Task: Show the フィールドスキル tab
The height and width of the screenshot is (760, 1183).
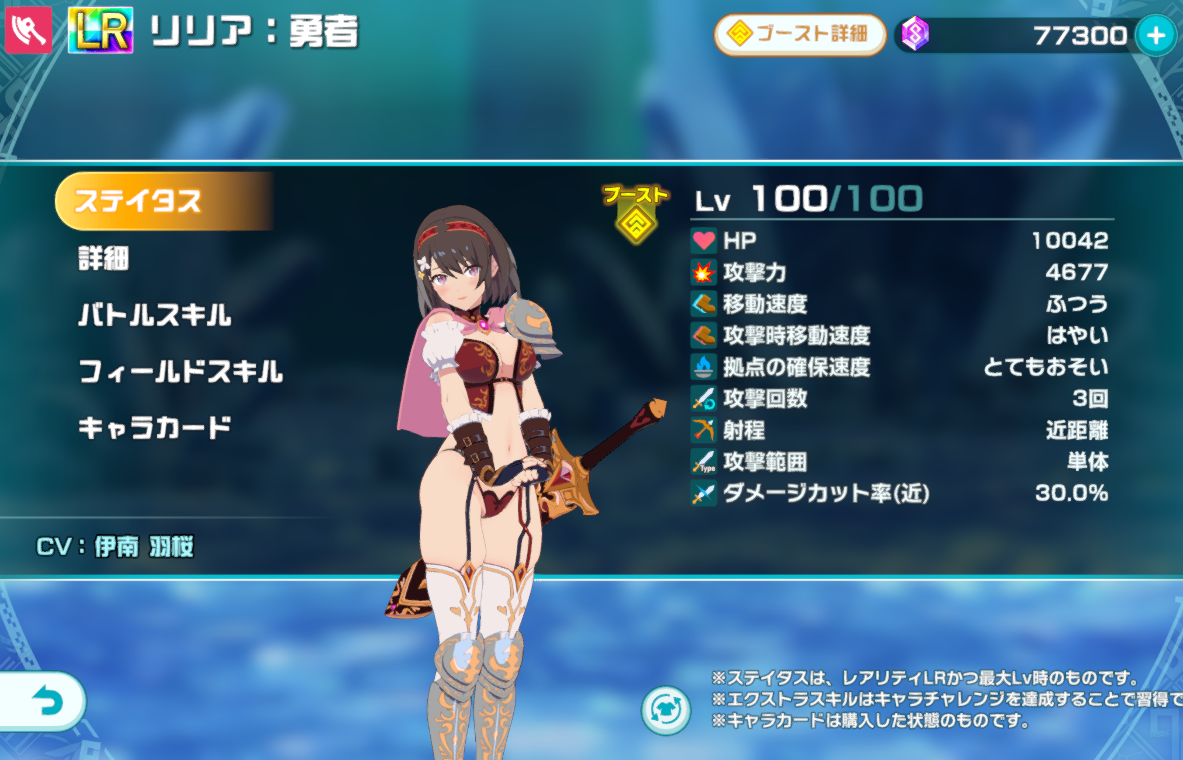Action: point(181,373)
